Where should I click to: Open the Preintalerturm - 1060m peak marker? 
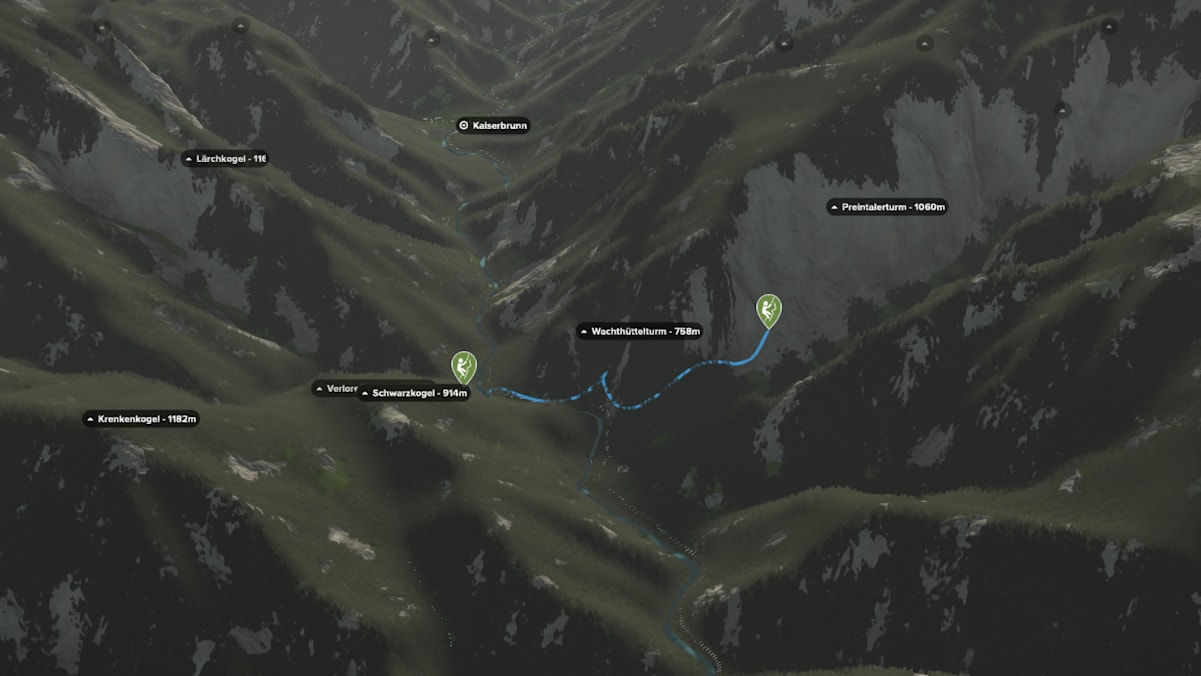(x=887, y=207)
